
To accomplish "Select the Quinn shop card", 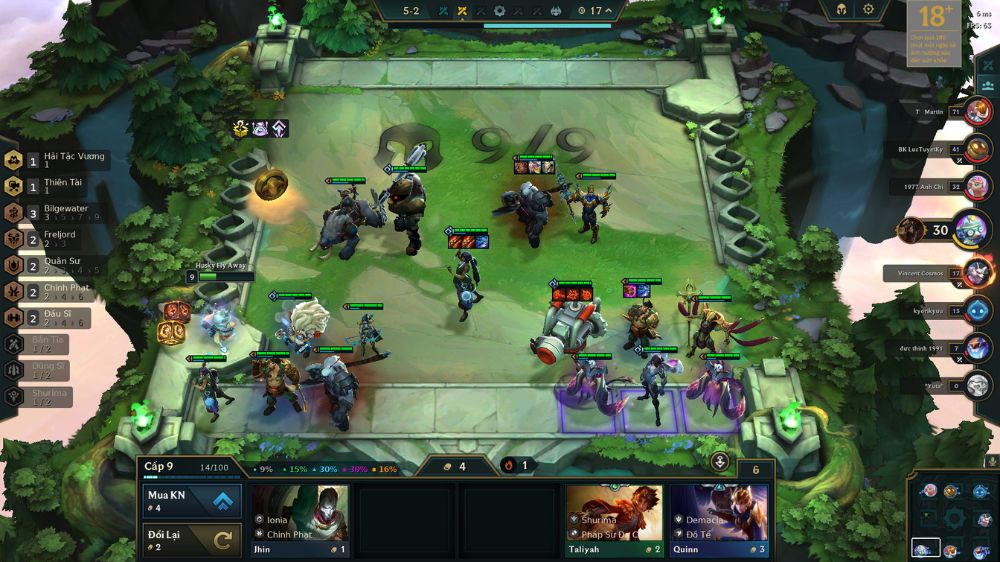I will 719,520.
